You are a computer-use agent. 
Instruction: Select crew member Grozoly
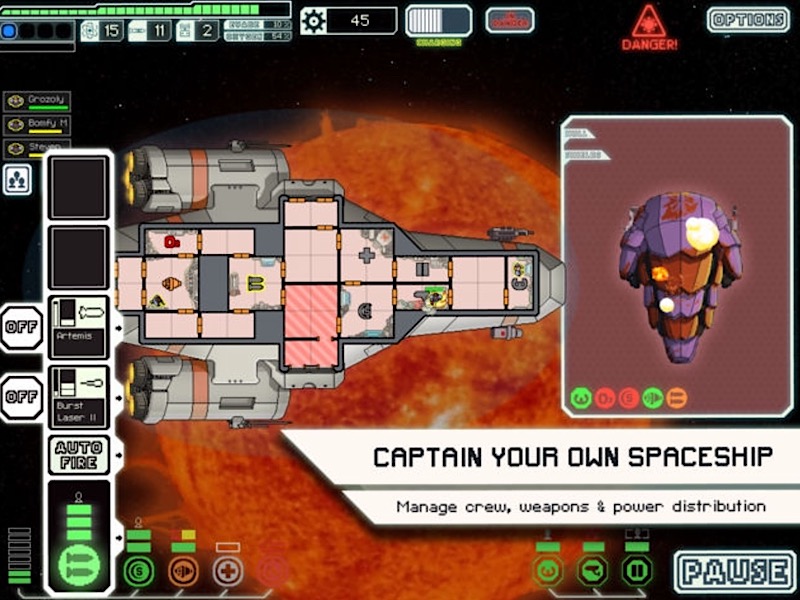click(42, 101)
